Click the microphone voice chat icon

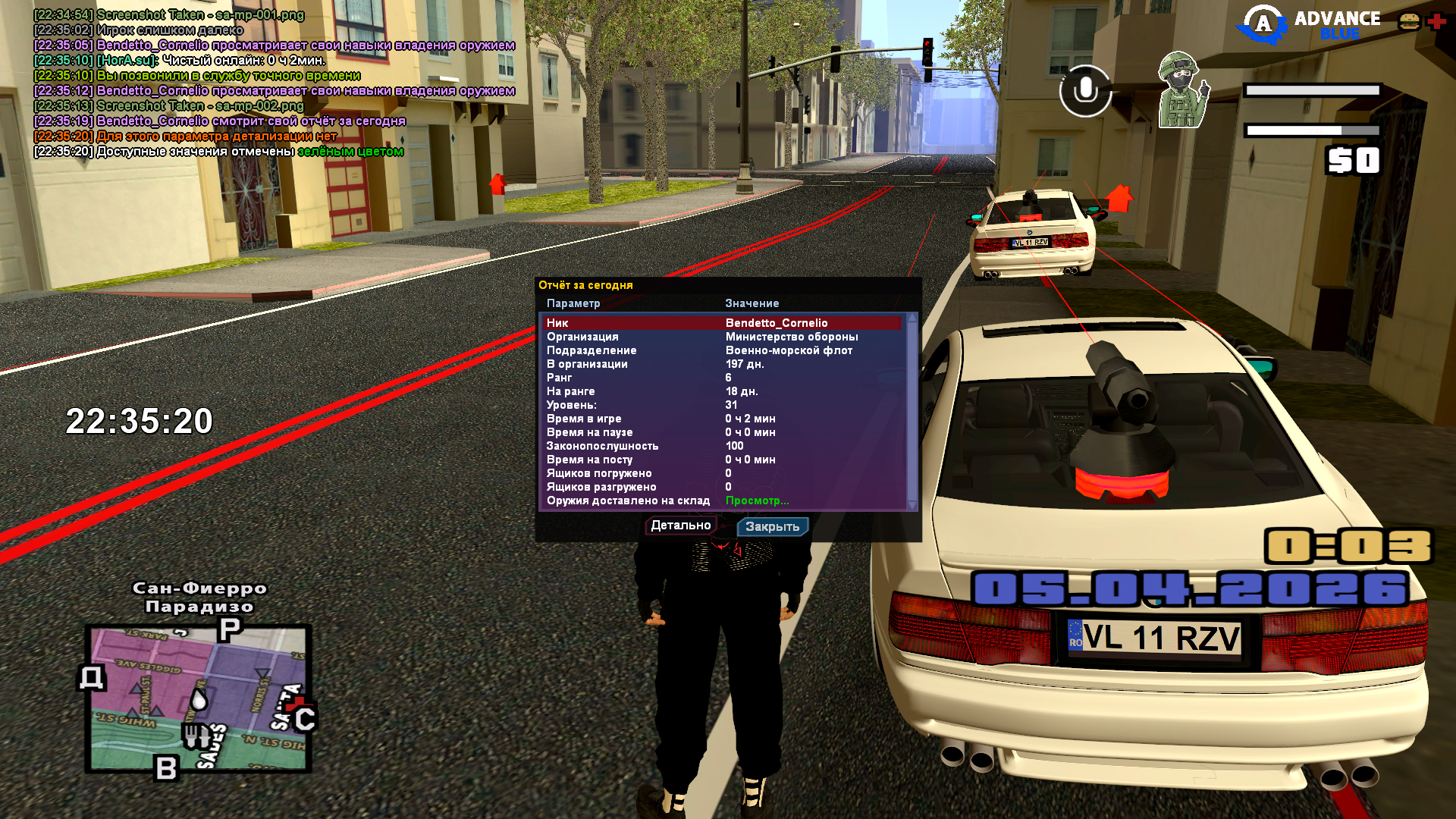coord(1085,90)
